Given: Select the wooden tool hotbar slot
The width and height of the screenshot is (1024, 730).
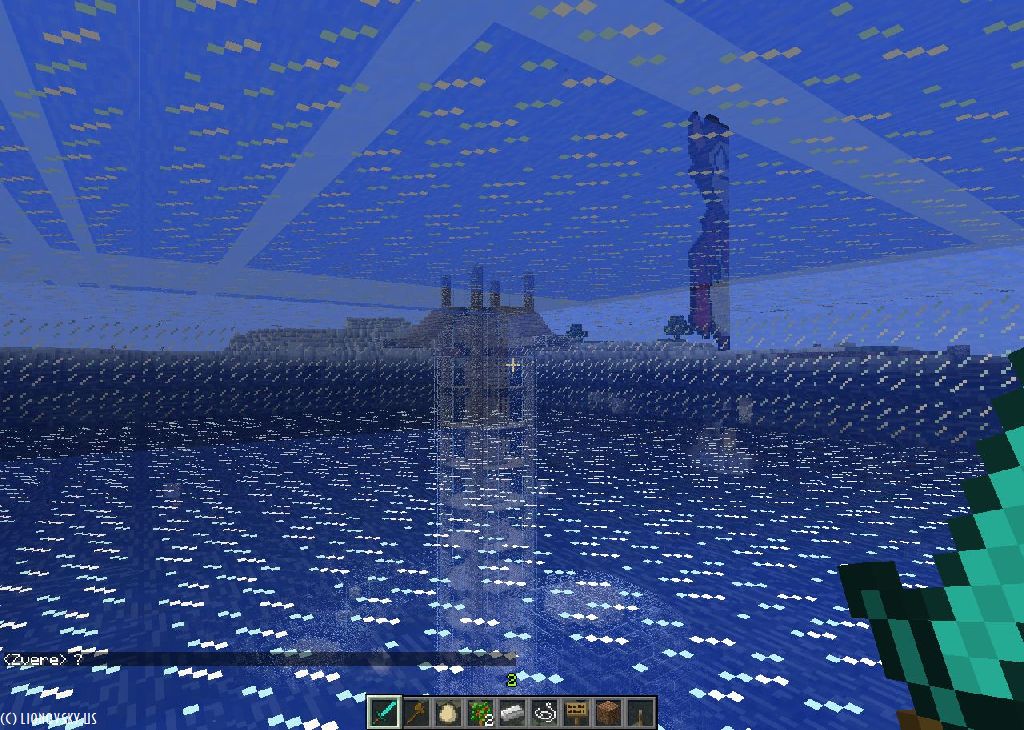Looking at the screenshot, I should 417,713.
